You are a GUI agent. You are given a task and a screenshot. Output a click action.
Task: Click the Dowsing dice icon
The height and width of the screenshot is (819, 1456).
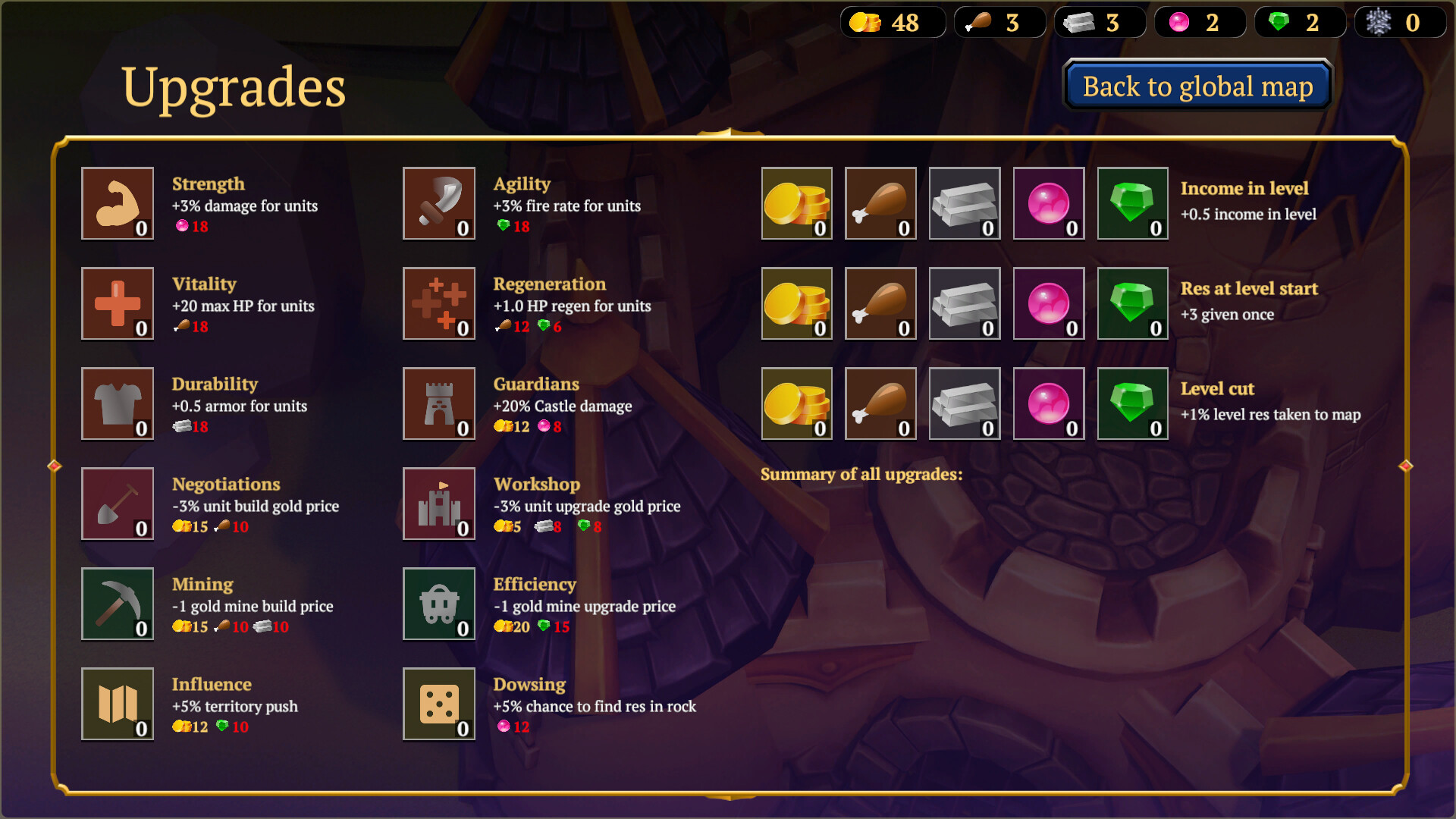click(x=438, y=704)
